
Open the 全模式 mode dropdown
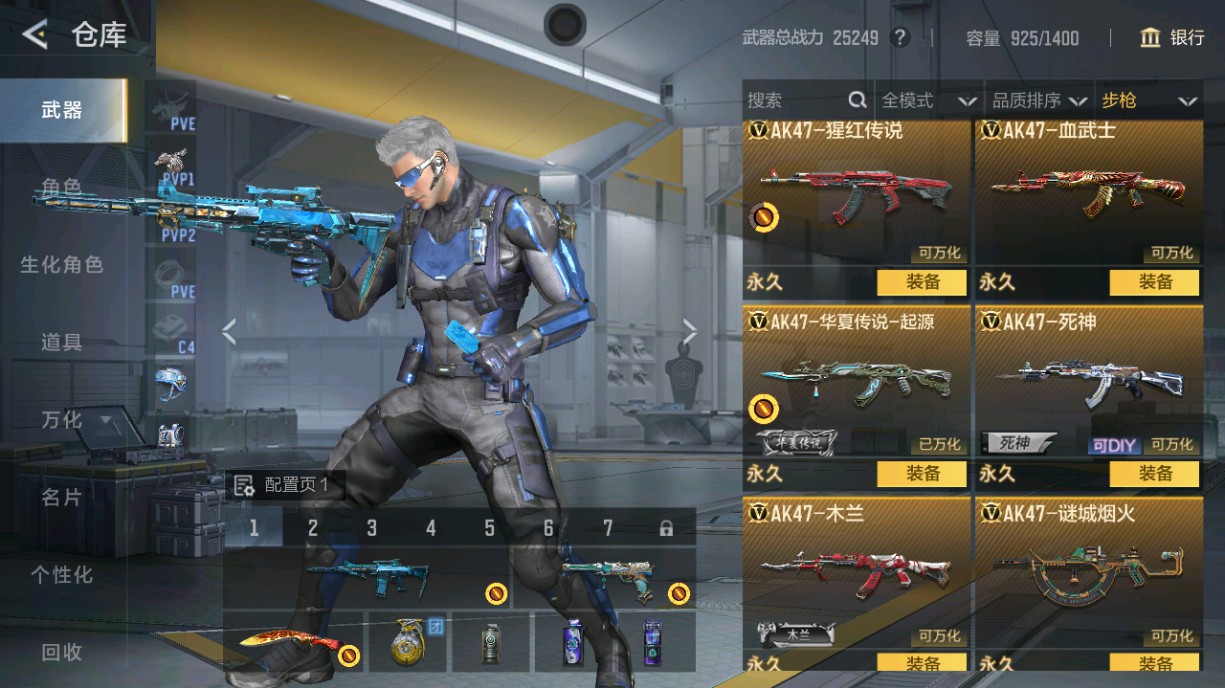click(927, 100)
